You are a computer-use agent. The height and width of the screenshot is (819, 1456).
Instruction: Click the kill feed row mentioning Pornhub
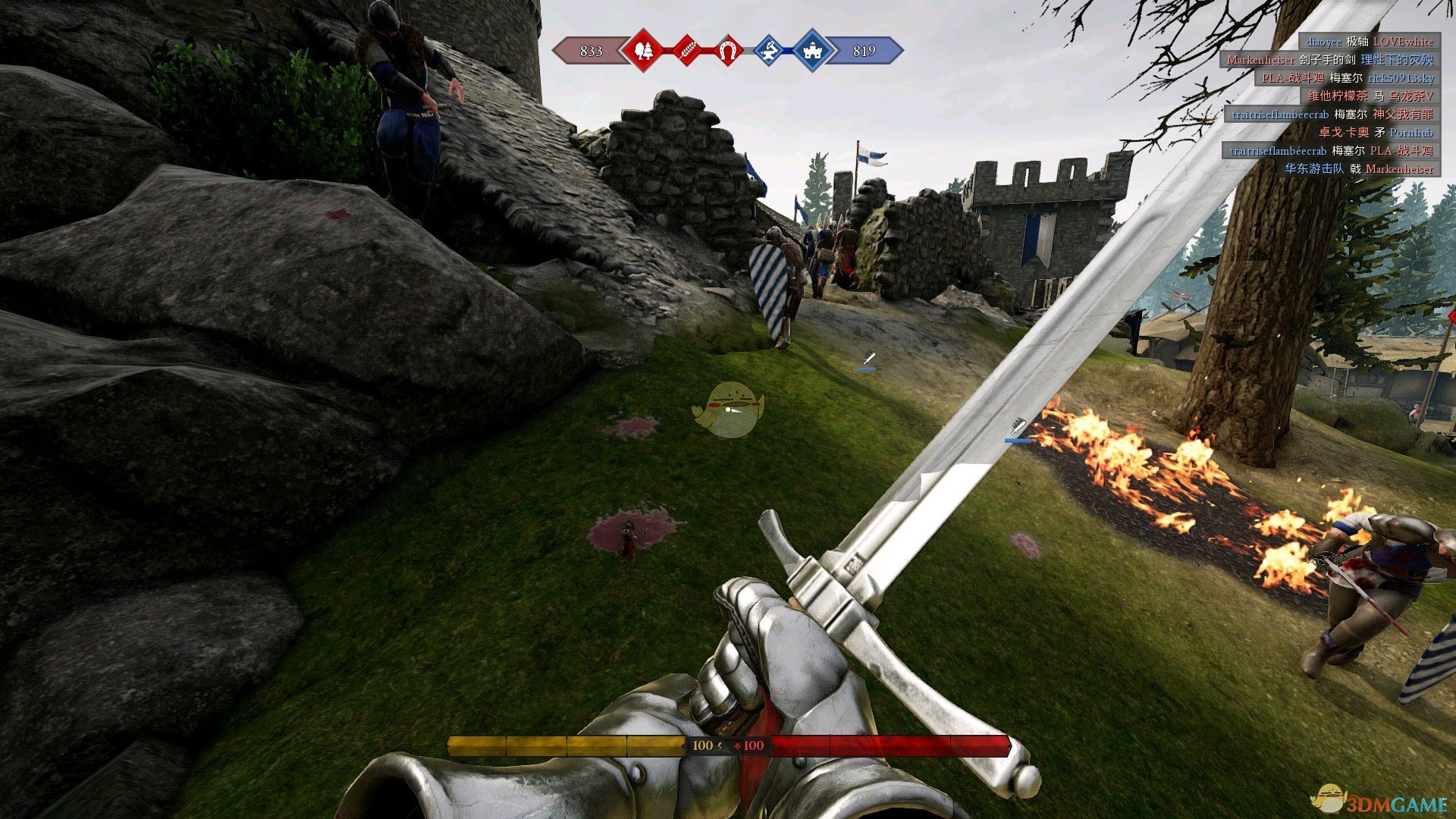point(1375,133)
